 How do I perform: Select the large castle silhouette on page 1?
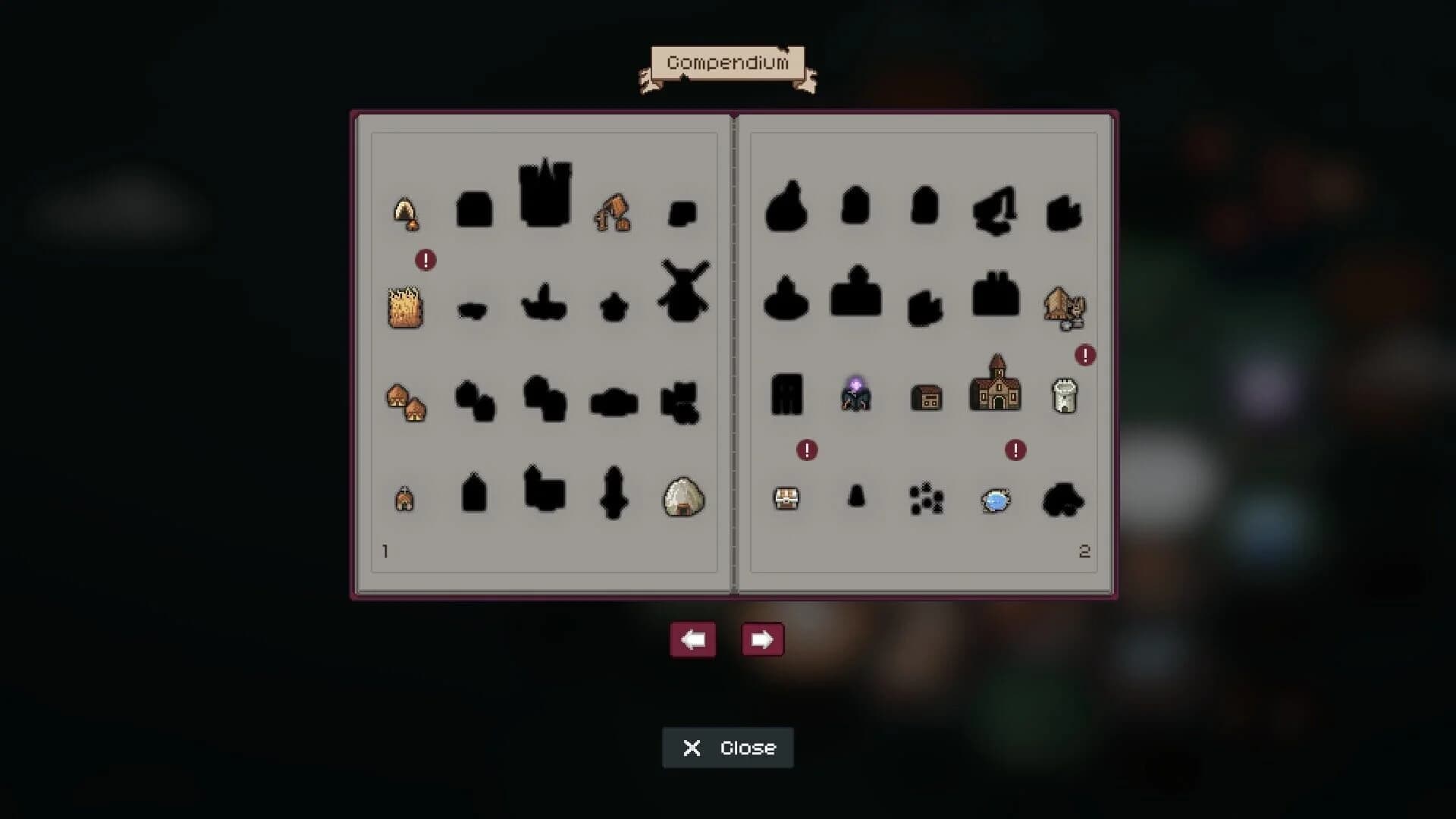544,193
